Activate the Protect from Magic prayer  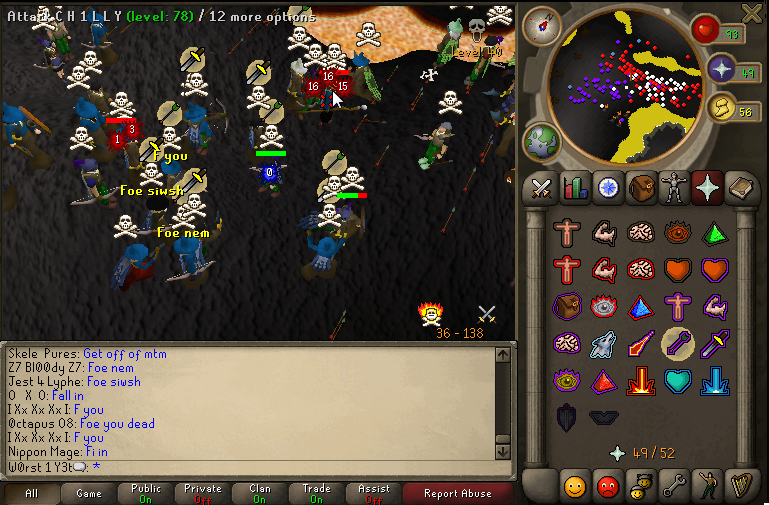point(639,344)
